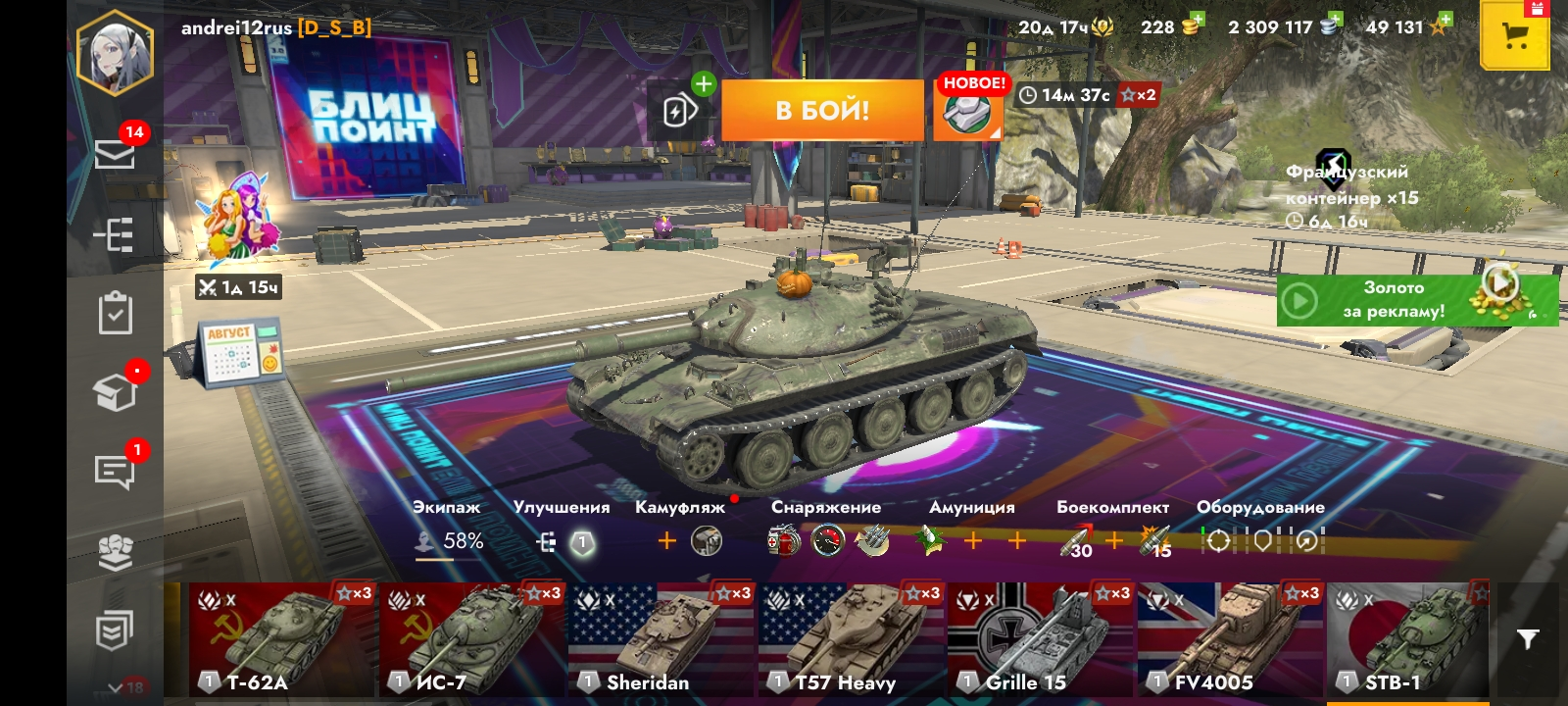Select the Grille 15 tank
1568x706 pixels.
coord(1040,639)
